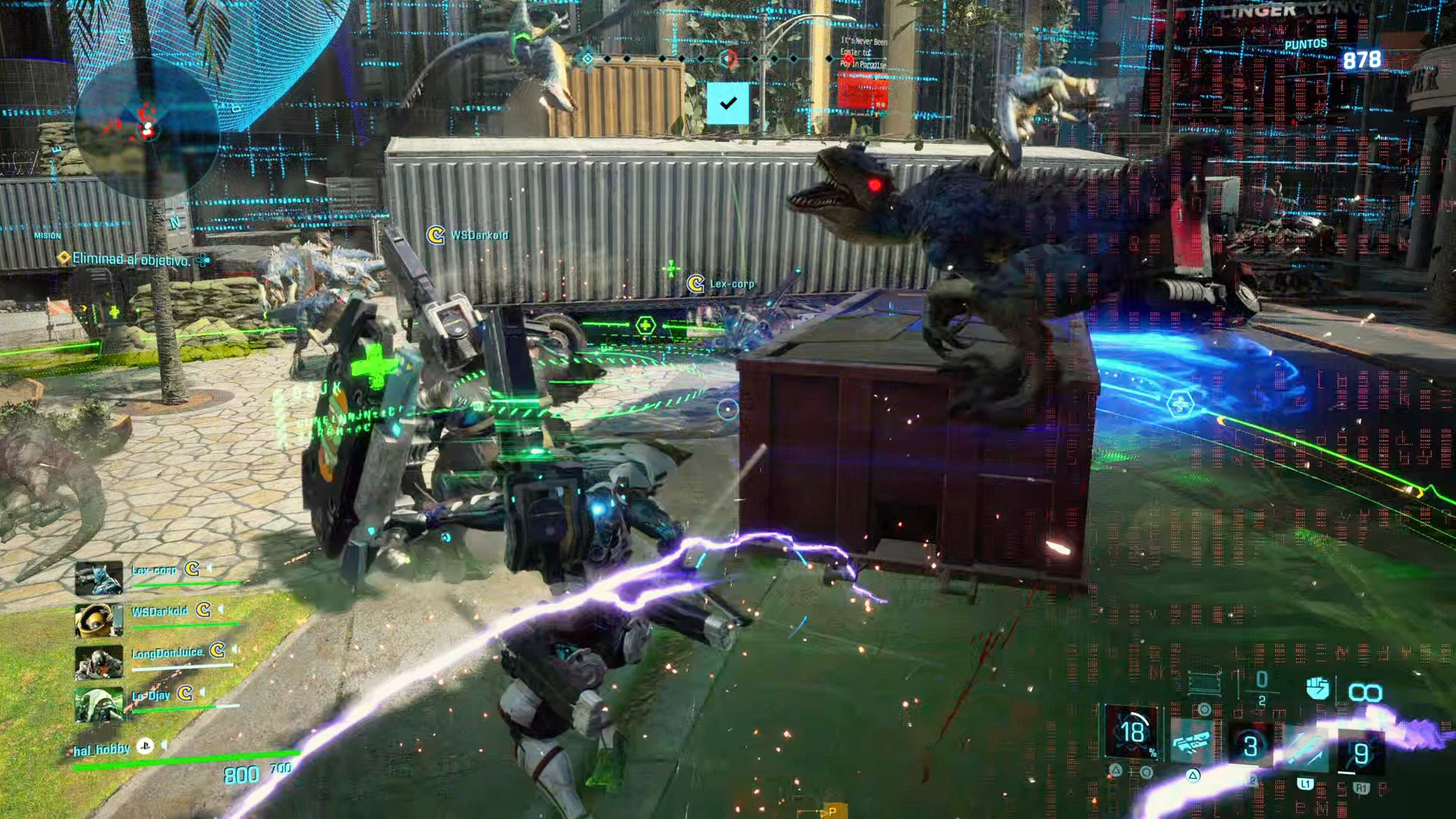Click the blue checkmark objective marker
The height and width of the screenshot is (819, 1456).
tap(728, 103)
